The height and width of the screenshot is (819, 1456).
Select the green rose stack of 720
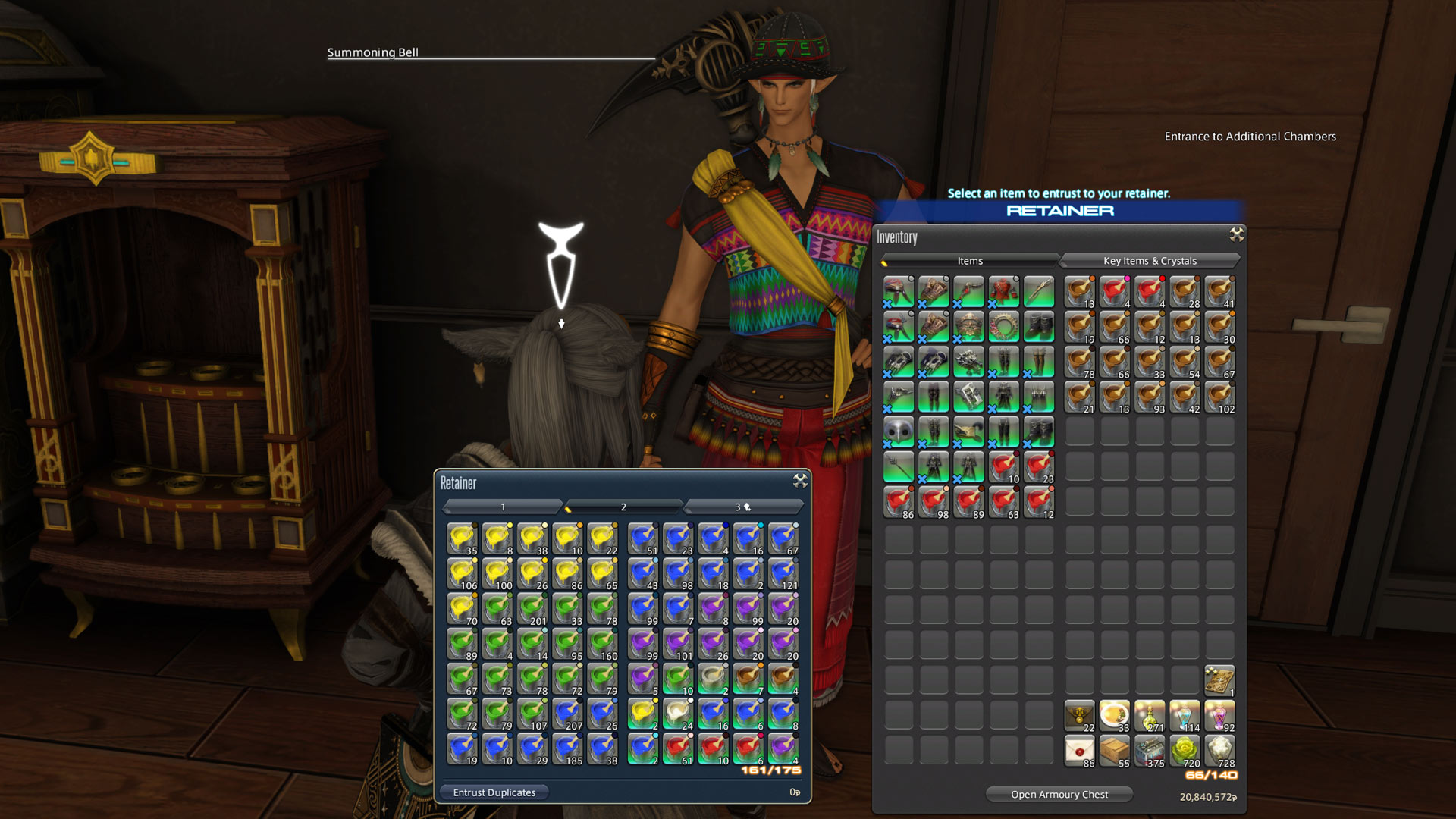(1185, 749)
